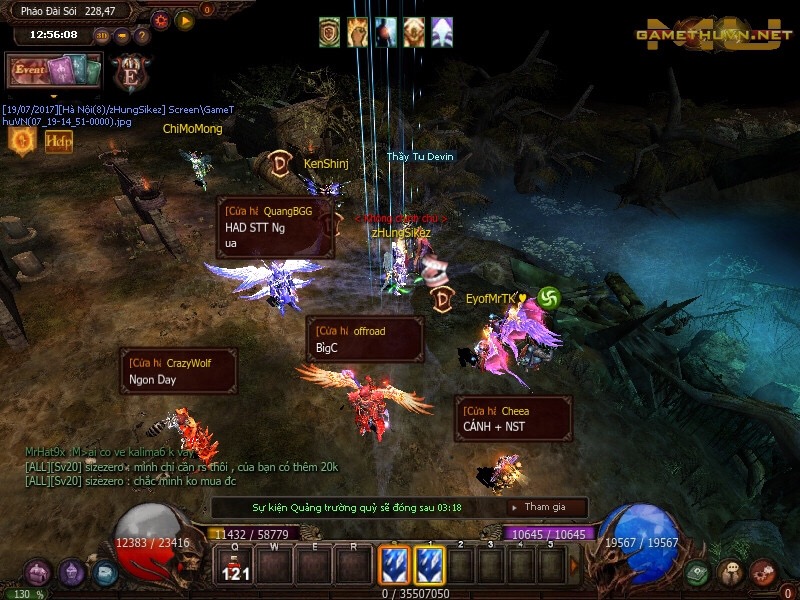800x600 pixels.
Task: Expand the skill bar with the orange arrow
Action: [x=574, y=566]
